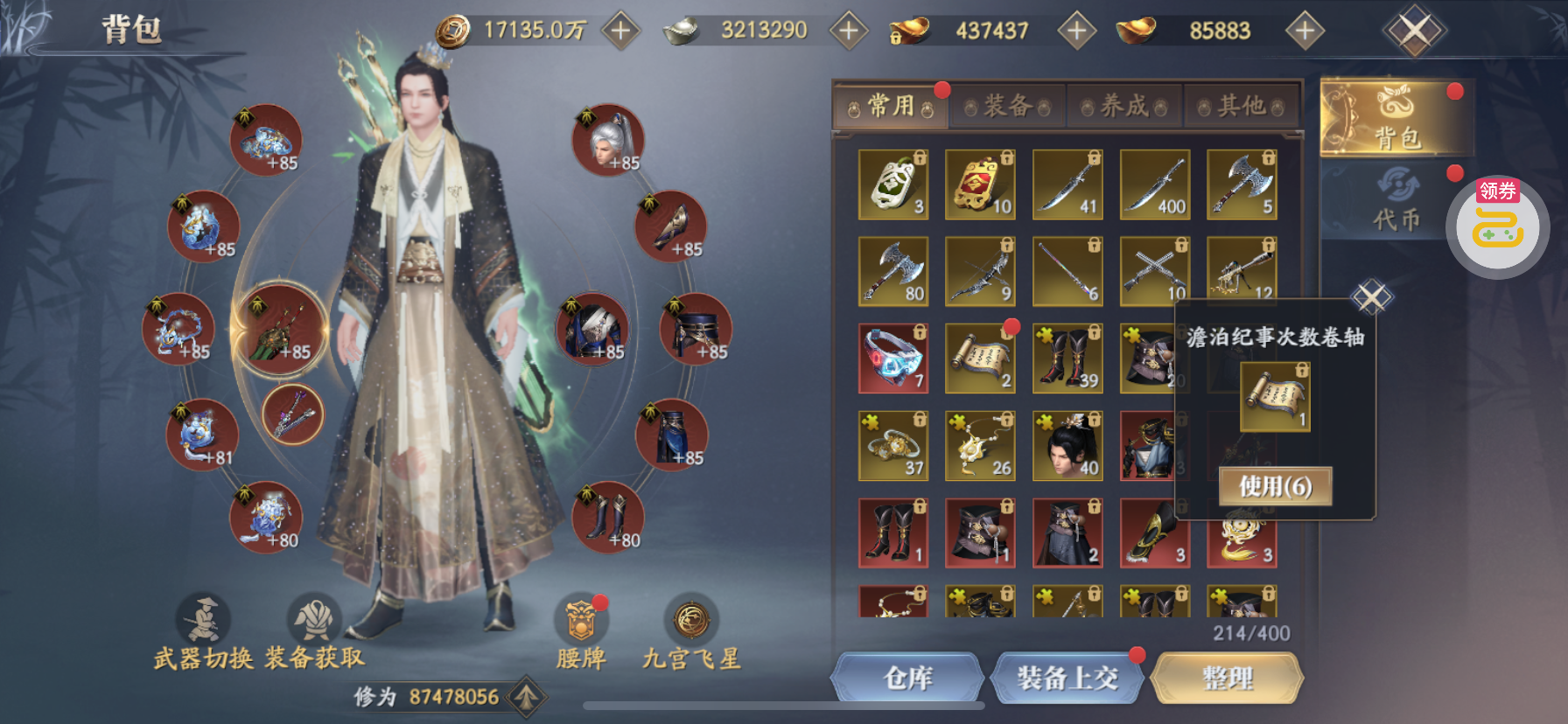
Task: Click the 装备上交 button
Action: point(1067,678)
